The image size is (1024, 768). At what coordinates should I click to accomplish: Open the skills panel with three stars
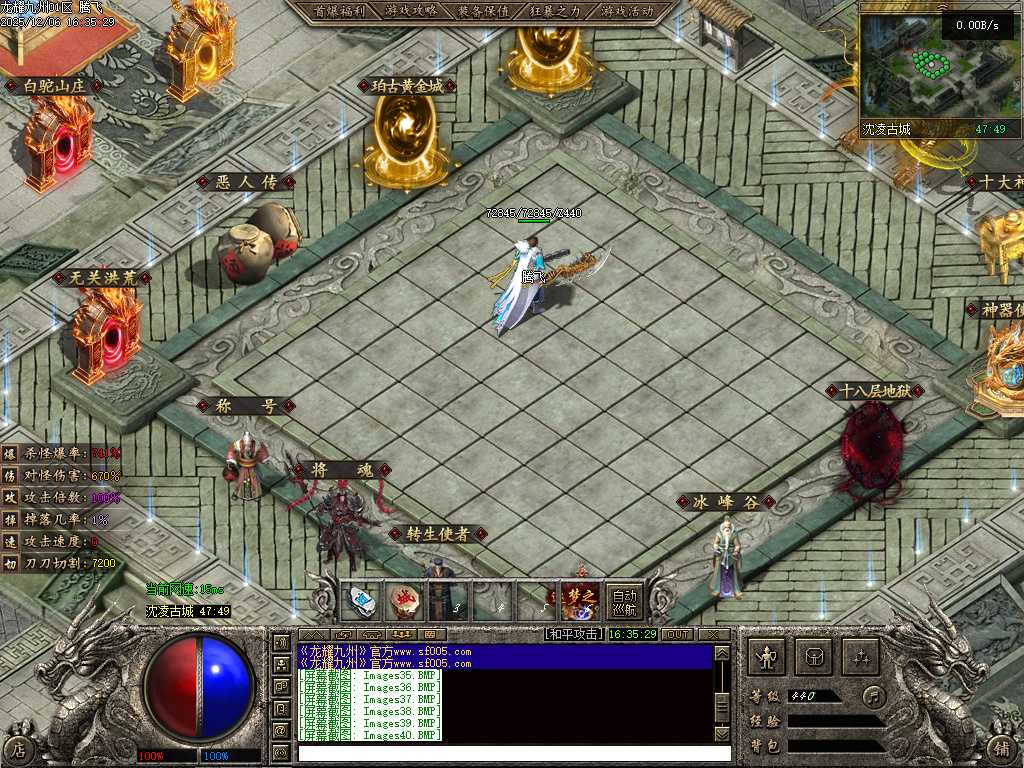point(861,657)
